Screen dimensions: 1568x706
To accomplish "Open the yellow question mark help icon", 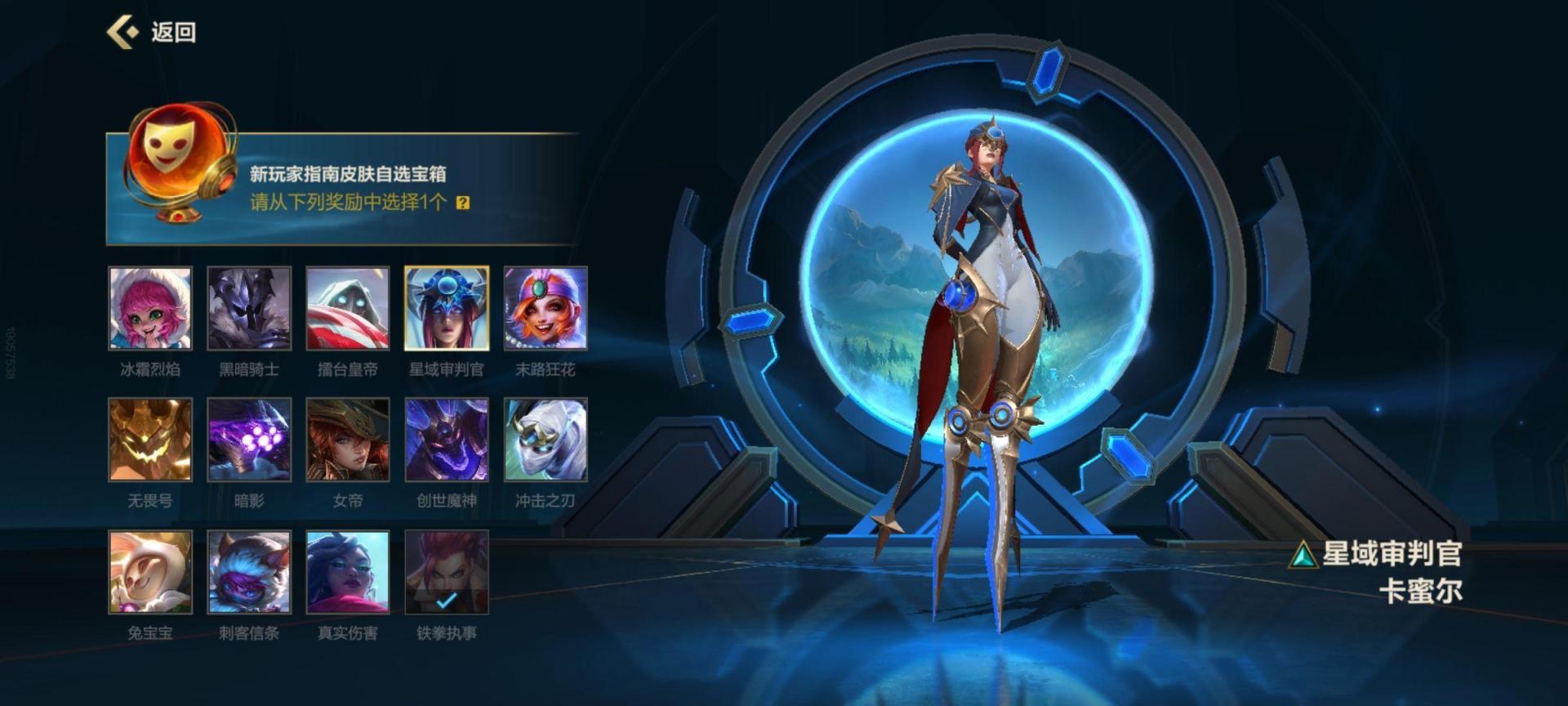I will (x=463, y=203).
